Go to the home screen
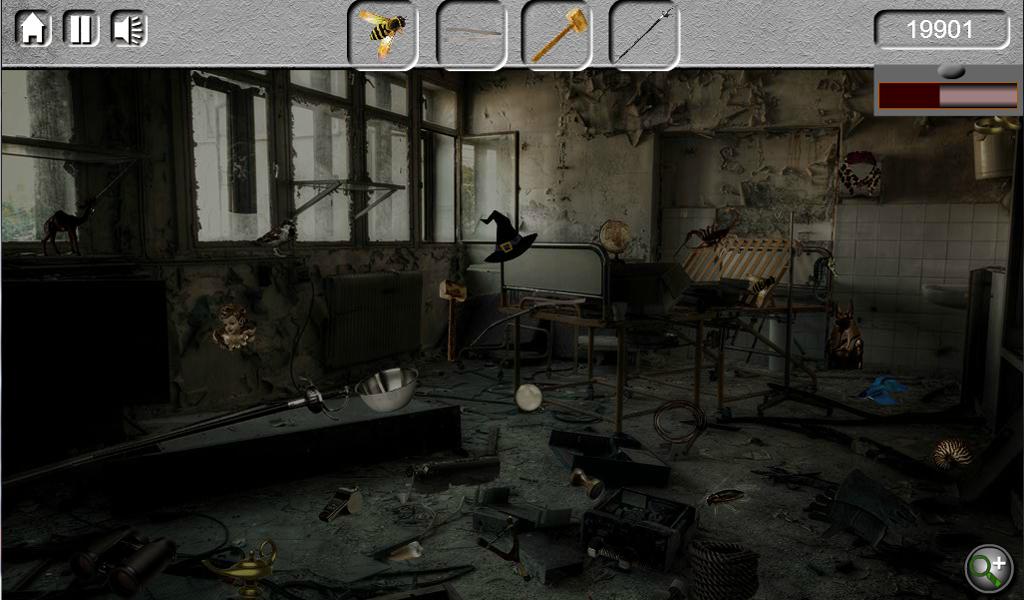This screenshot has height=600, width=1024. coord(33,29)
